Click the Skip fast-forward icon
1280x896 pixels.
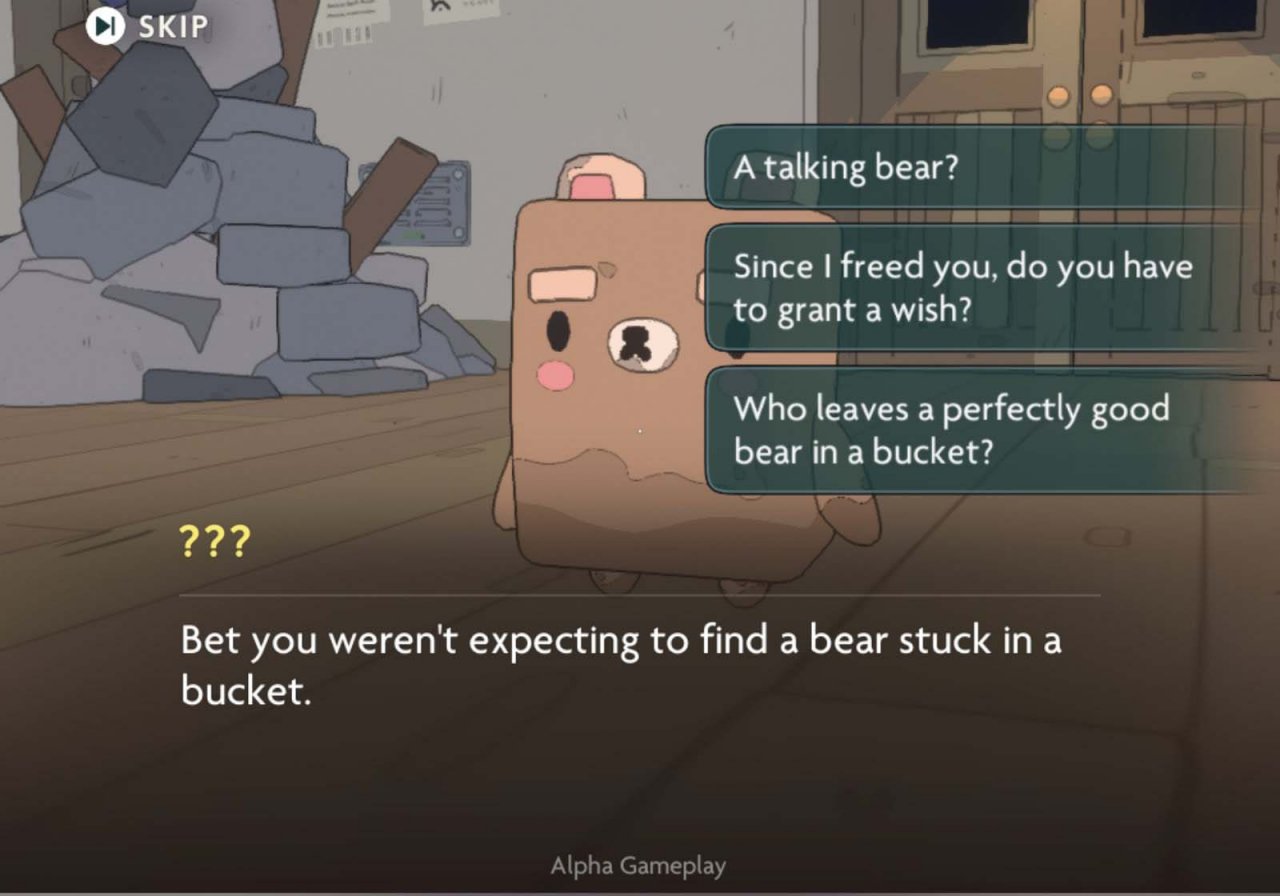coord(104,26)
